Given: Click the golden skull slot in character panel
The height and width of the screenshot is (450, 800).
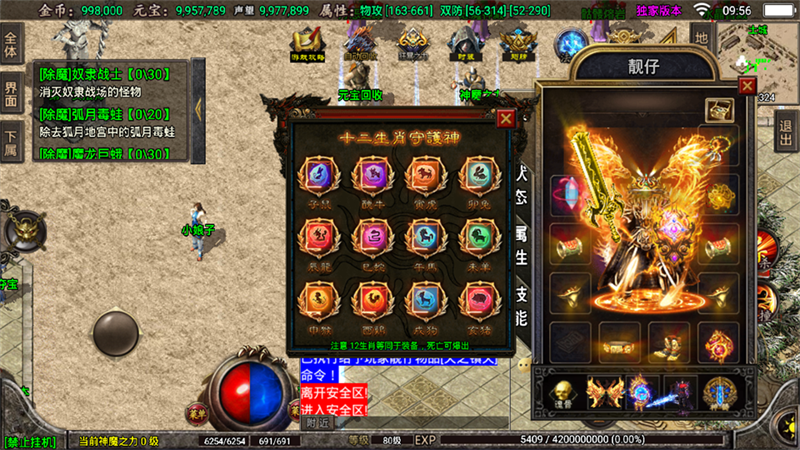Looking at the screenshot, I should (560, 393).
